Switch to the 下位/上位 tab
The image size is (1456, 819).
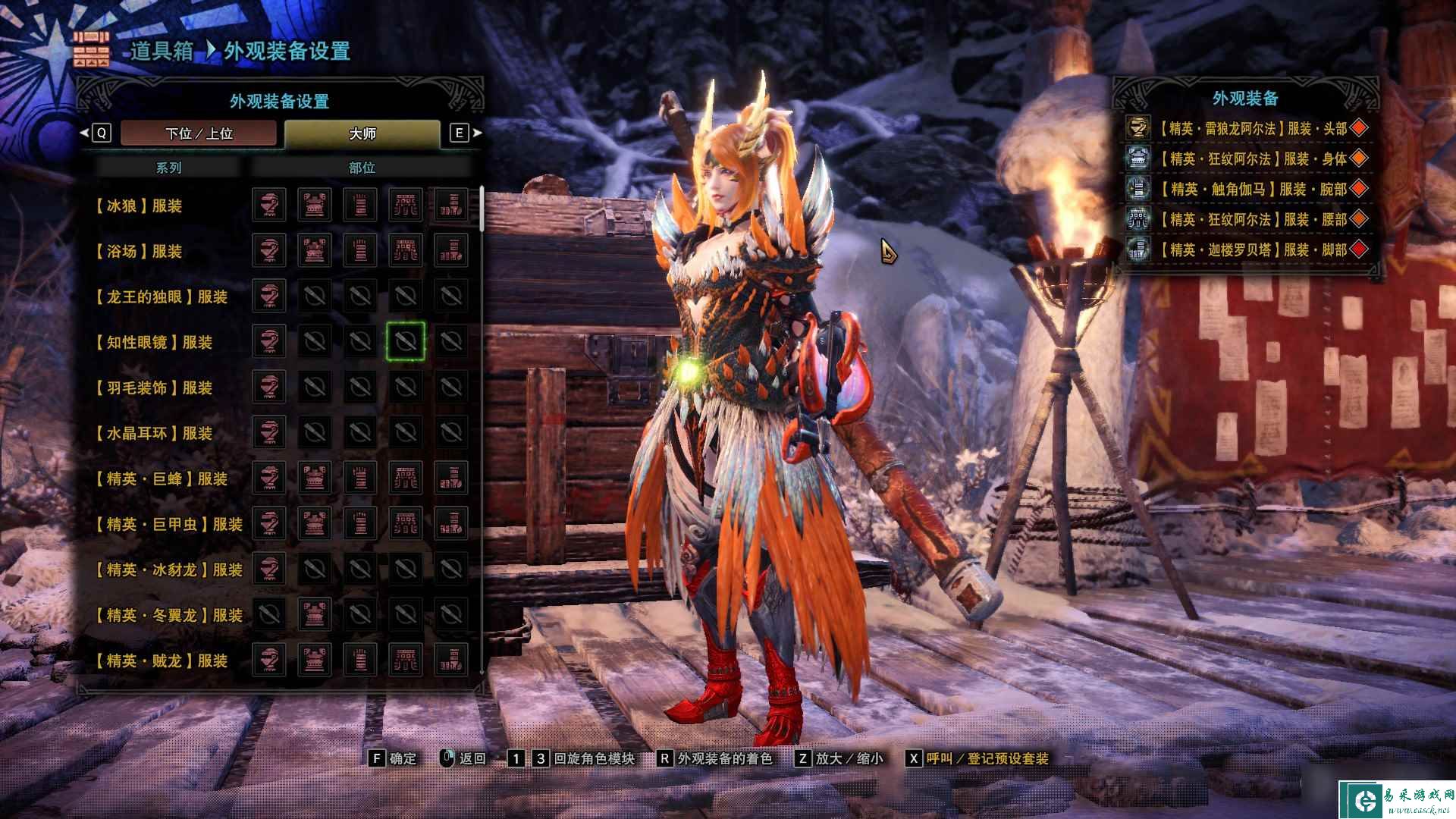tap(199, 133)
